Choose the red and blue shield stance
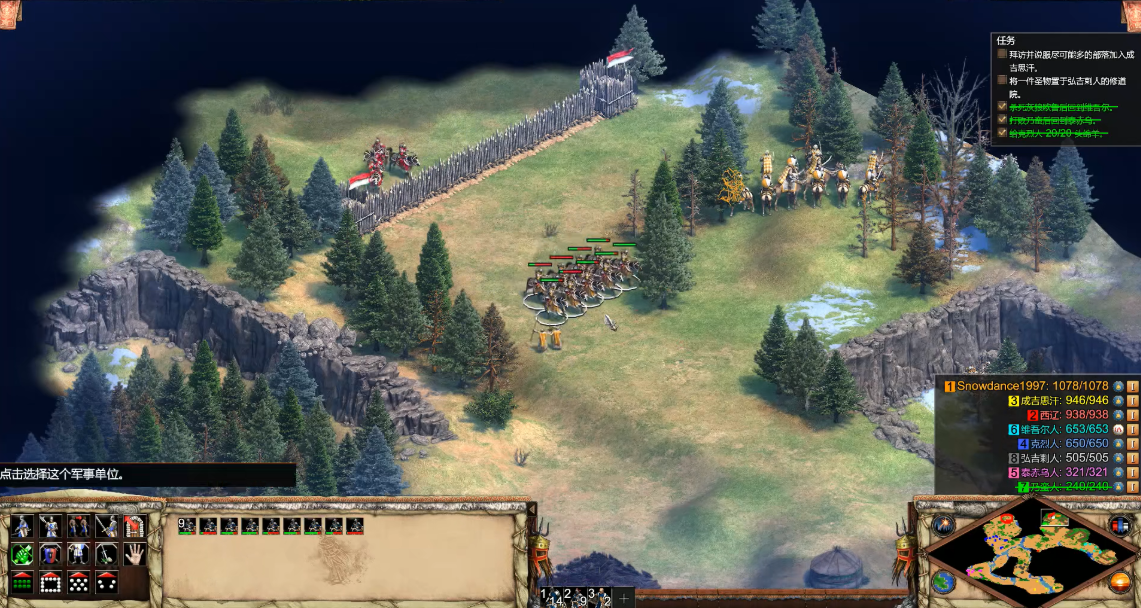The width and height of the screenshot is (1141, 608). tap(50, 553)
